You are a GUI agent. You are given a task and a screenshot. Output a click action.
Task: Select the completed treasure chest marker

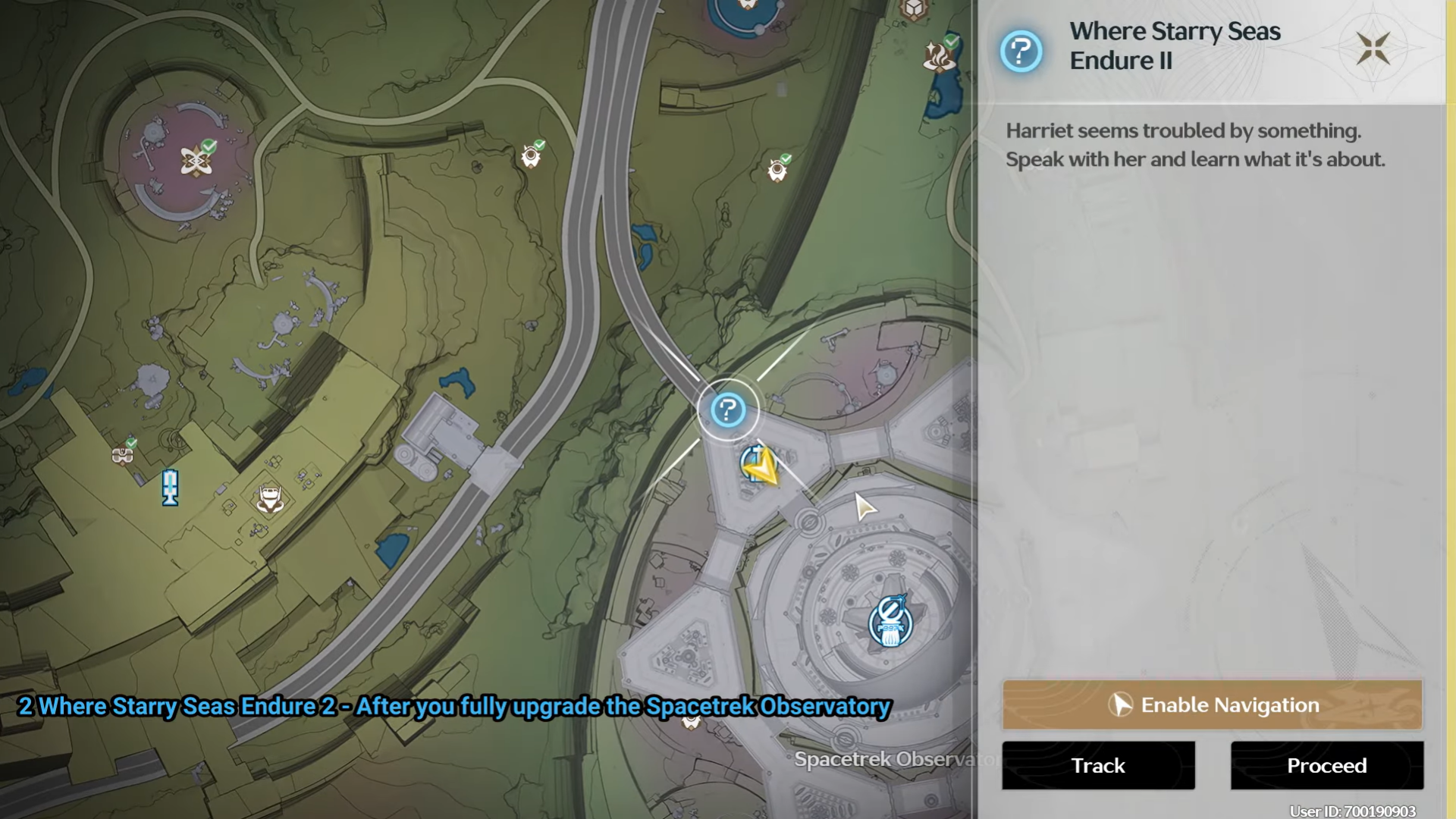coord(122,454)
